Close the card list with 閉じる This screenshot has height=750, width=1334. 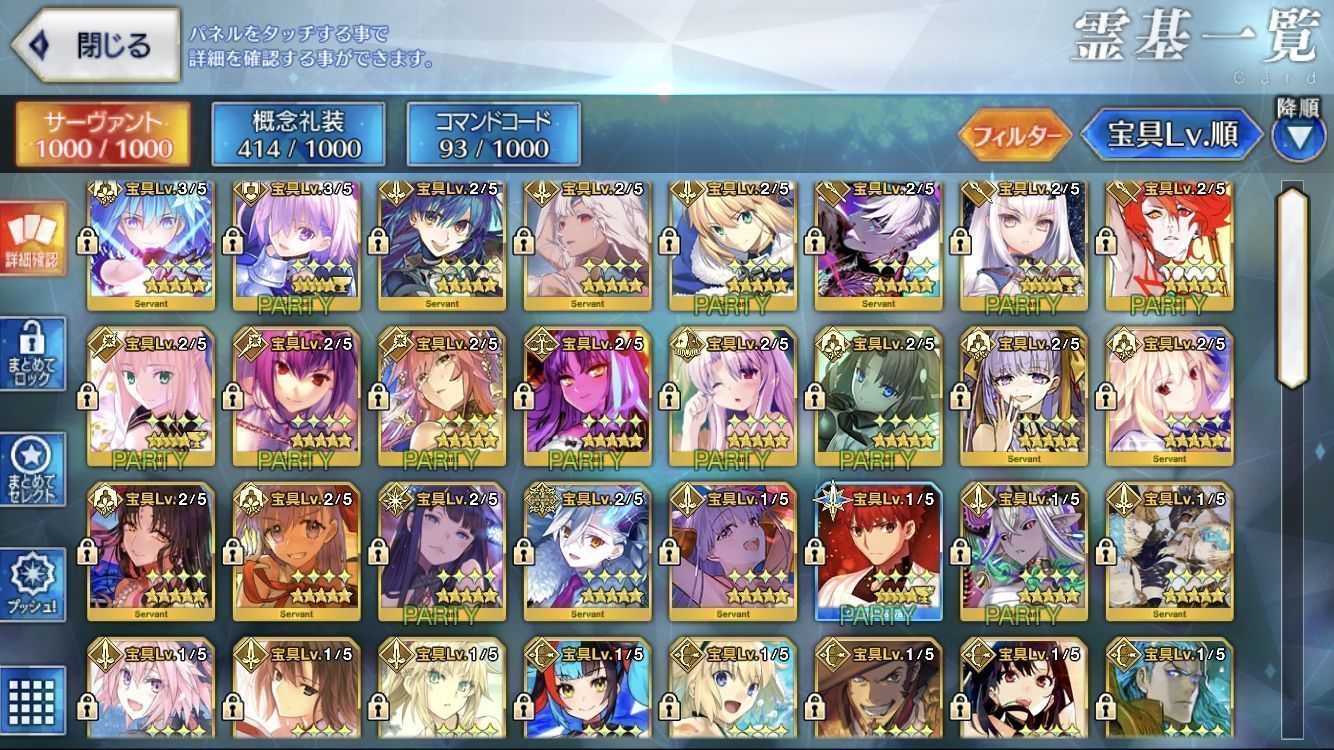pyautogui.click(x=95, y=45)
